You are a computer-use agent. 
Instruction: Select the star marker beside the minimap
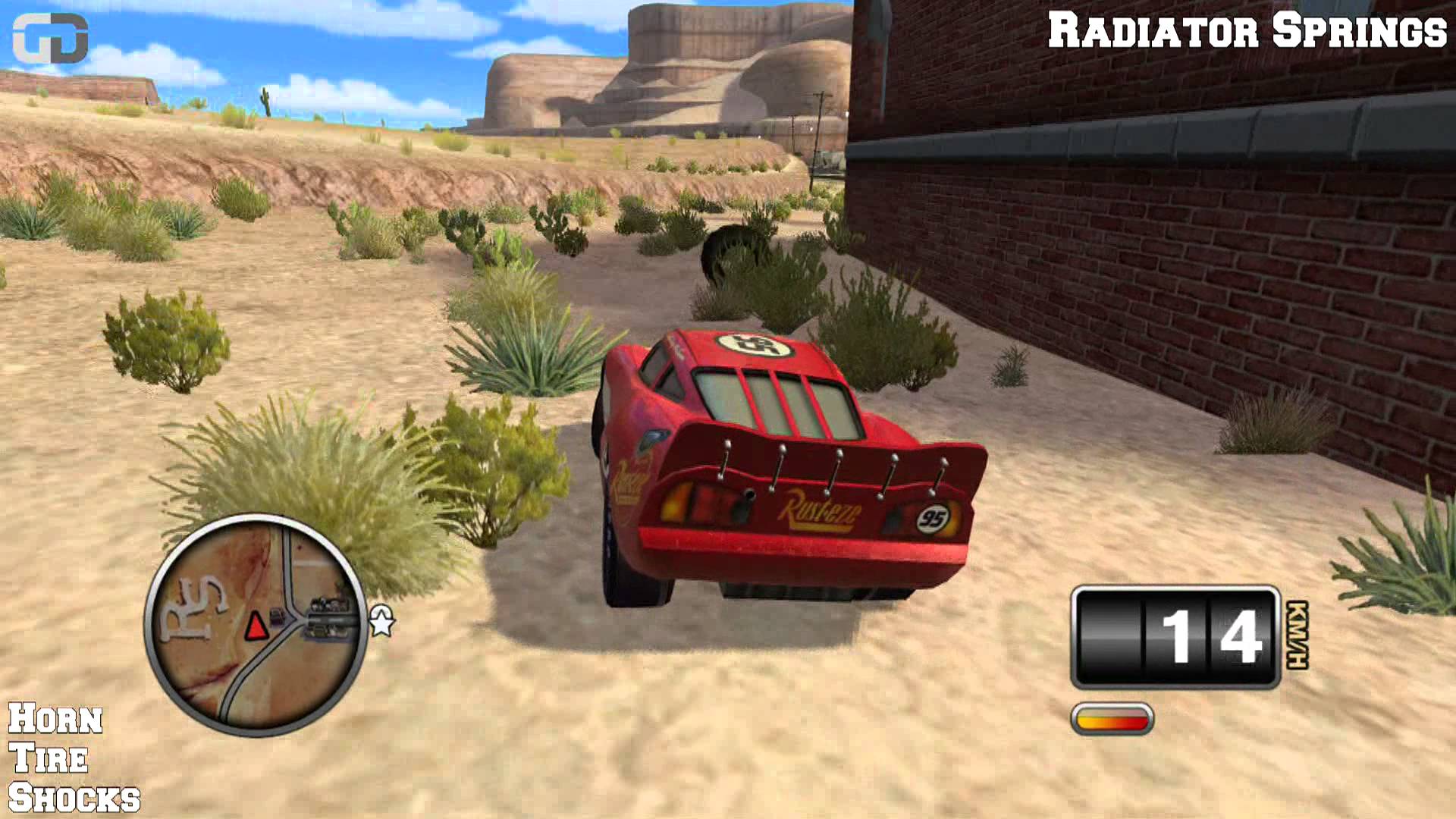(381, 622)
